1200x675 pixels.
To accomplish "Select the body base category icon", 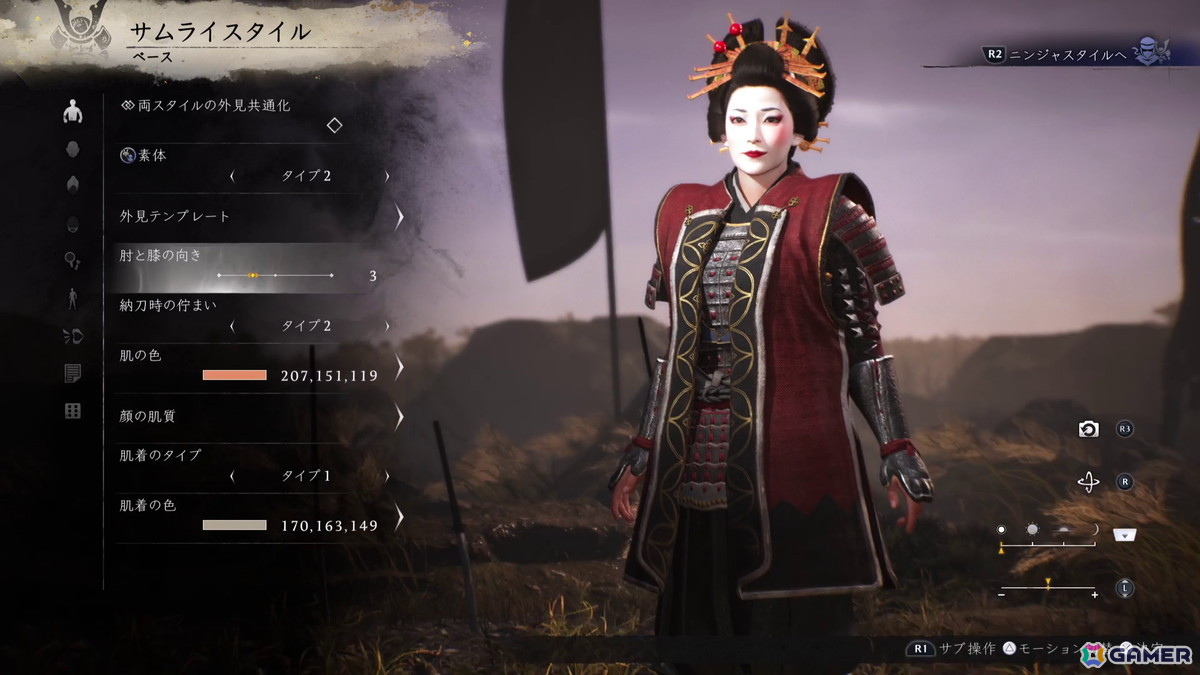I will click(72, 112).
